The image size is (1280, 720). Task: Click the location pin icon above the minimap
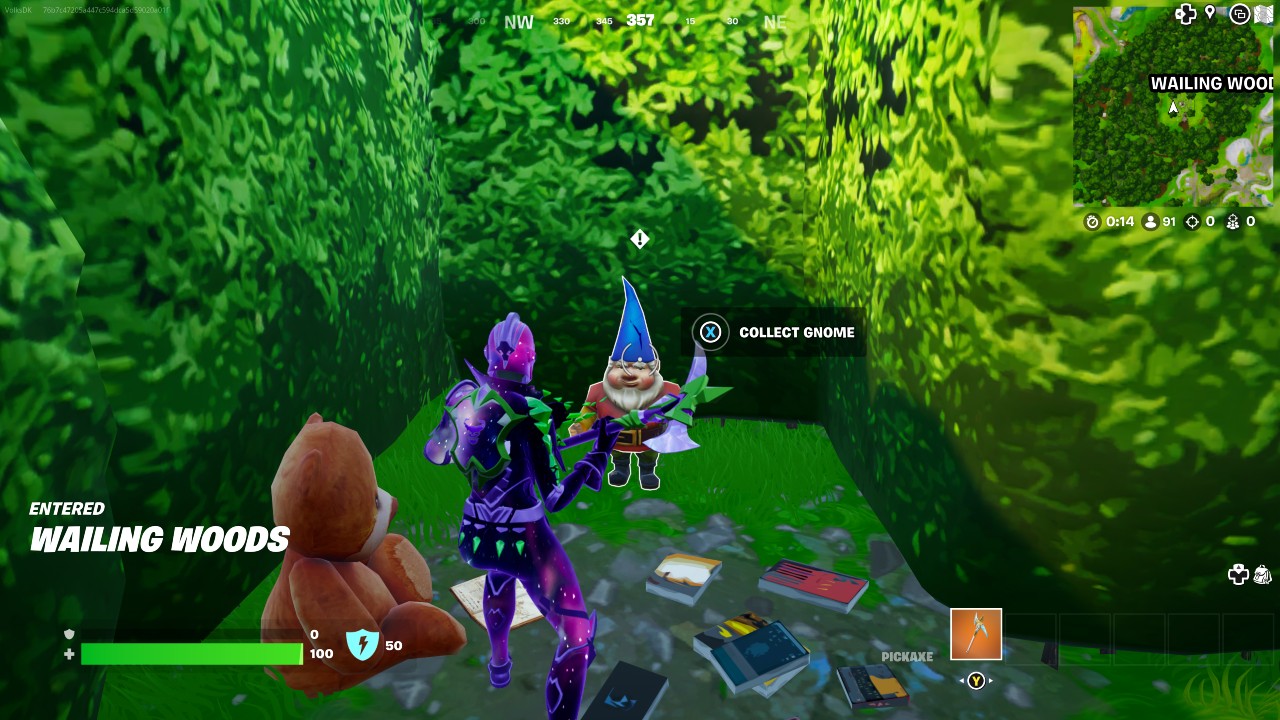point(1209,13)
